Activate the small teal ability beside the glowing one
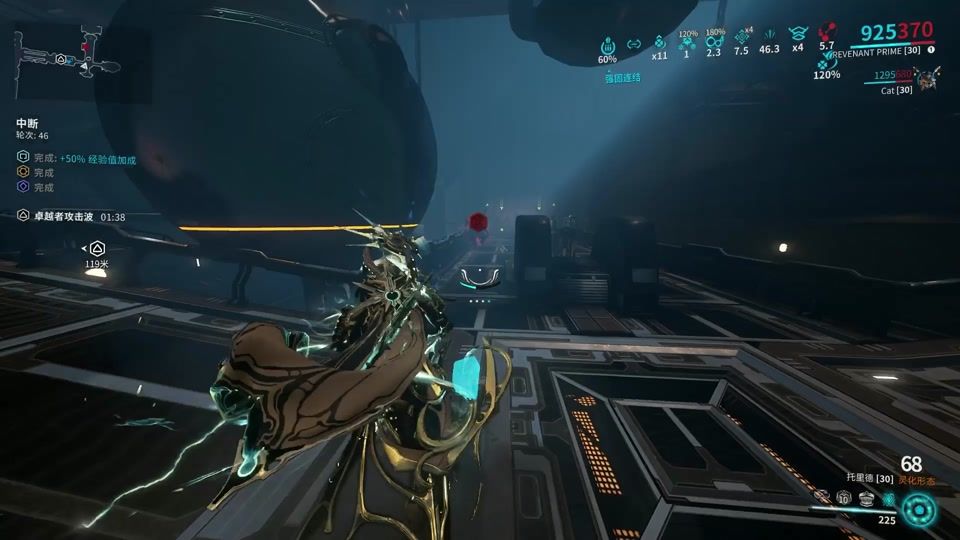 (x=887, y=498)
